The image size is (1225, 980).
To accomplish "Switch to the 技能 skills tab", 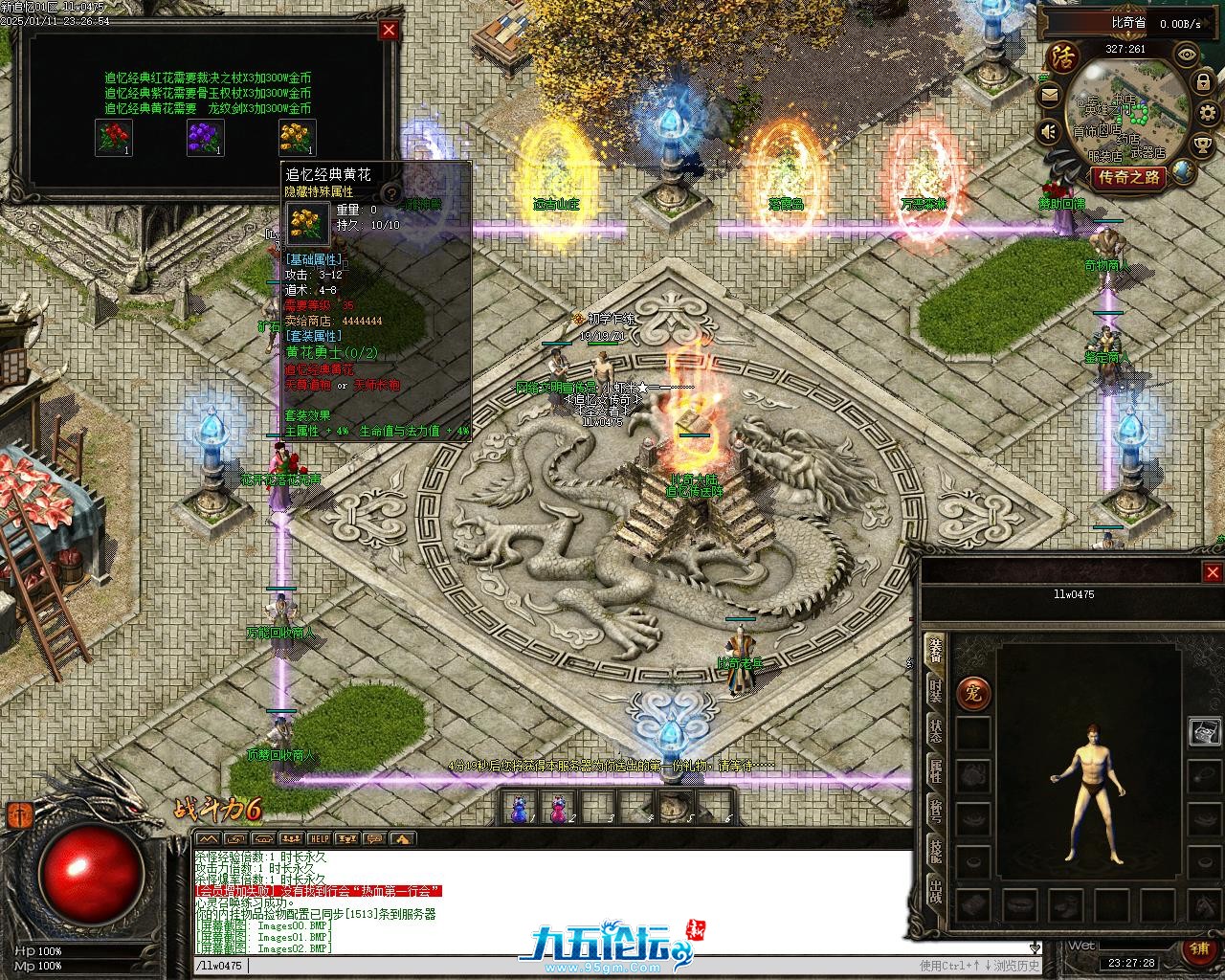I will [935, 852].
